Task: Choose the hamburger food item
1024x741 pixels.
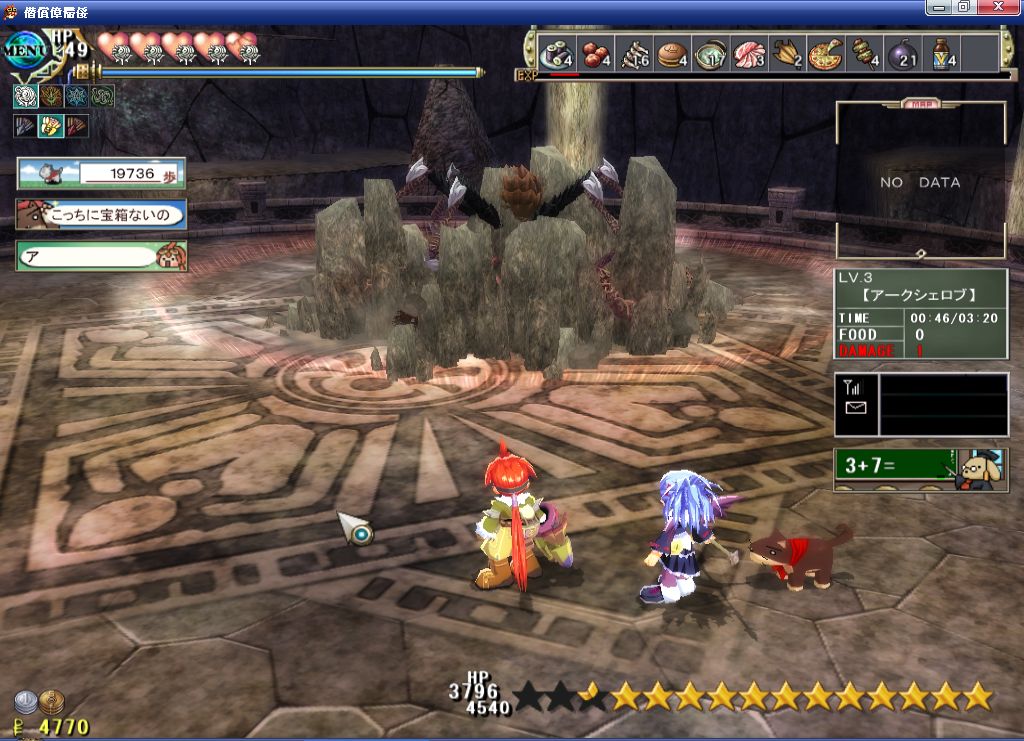Action: (x=672, y=52)
